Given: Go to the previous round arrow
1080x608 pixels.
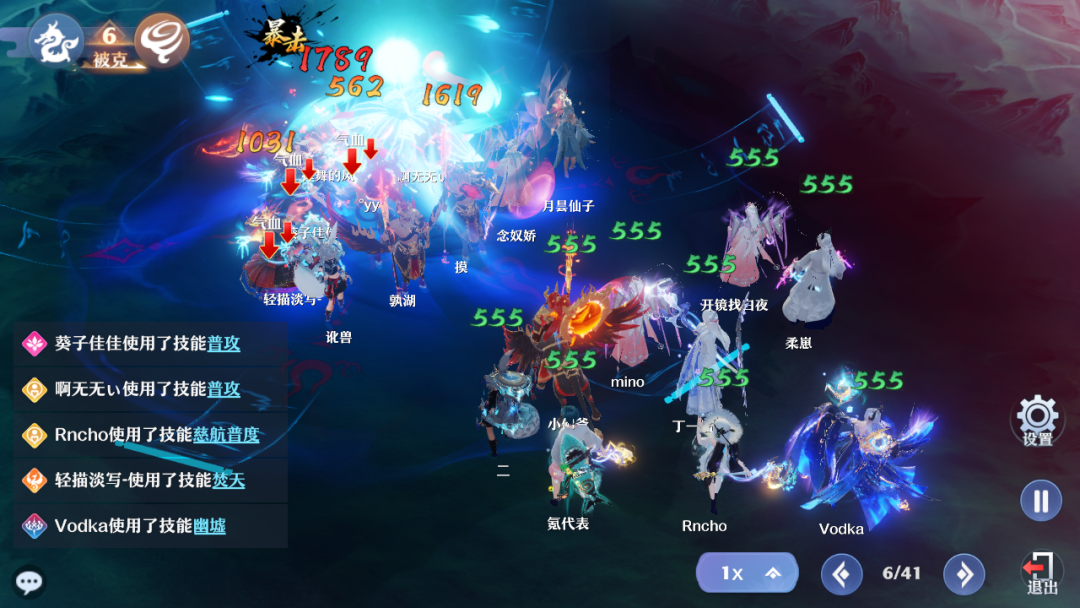Looking at the screenshot, I should (x=841, y=574).
